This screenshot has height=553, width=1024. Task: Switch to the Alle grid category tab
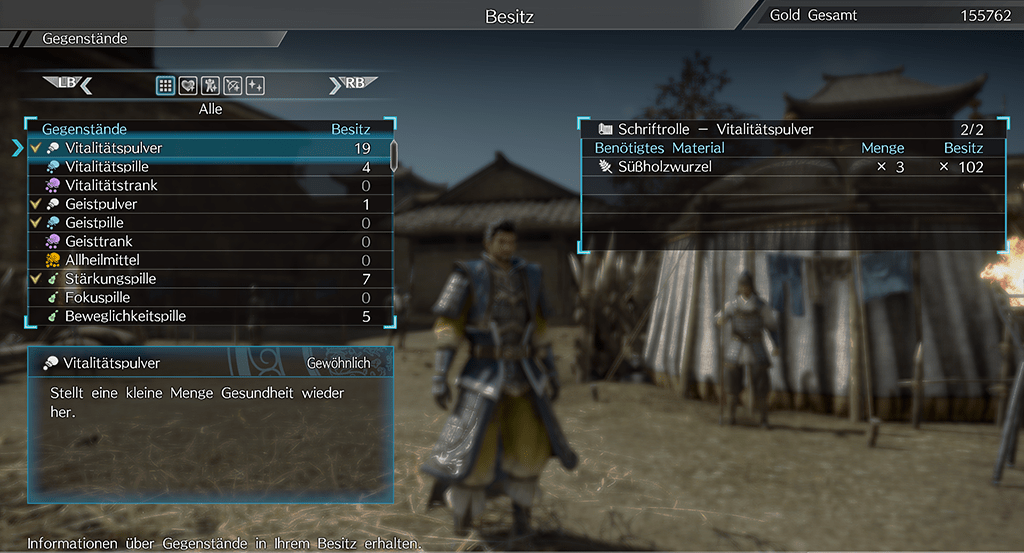pos(165,86)
